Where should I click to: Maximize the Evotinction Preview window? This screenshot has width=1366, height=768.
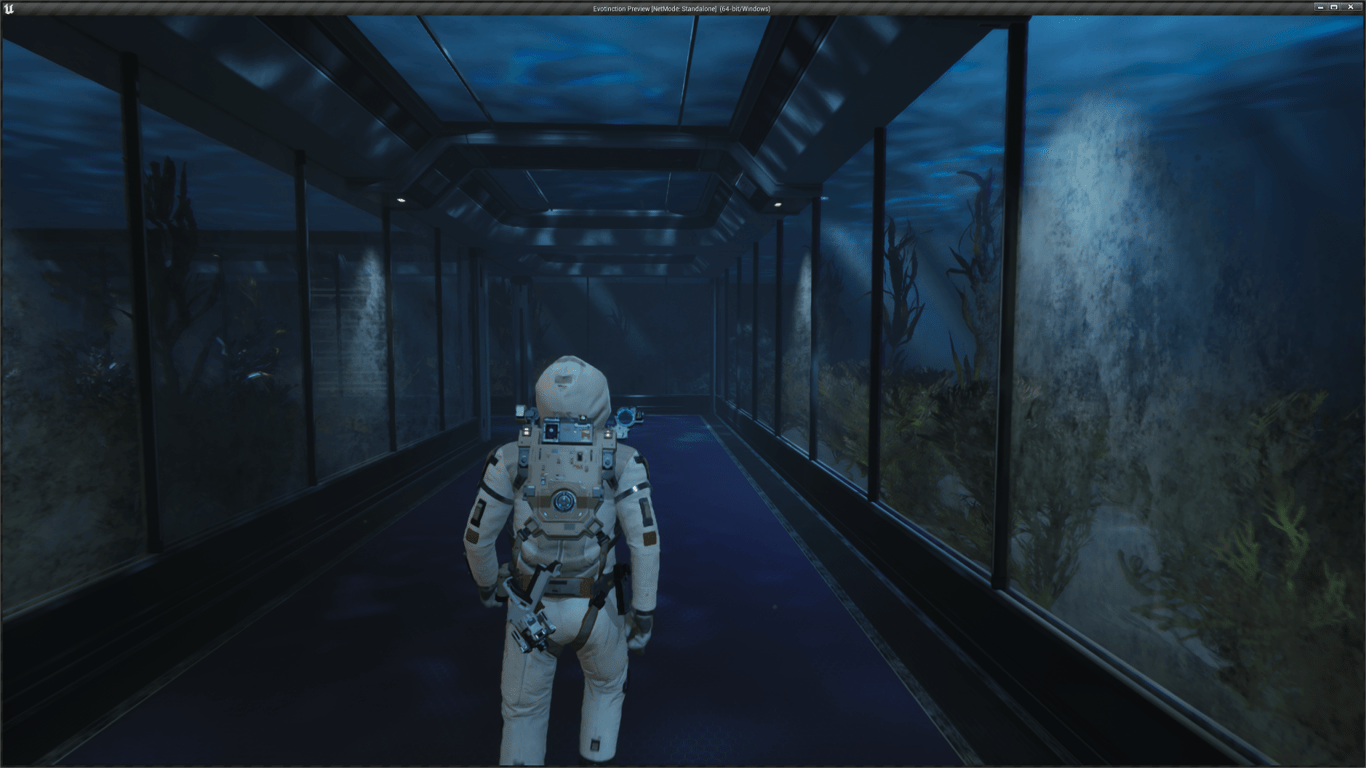coord(1334,8)
